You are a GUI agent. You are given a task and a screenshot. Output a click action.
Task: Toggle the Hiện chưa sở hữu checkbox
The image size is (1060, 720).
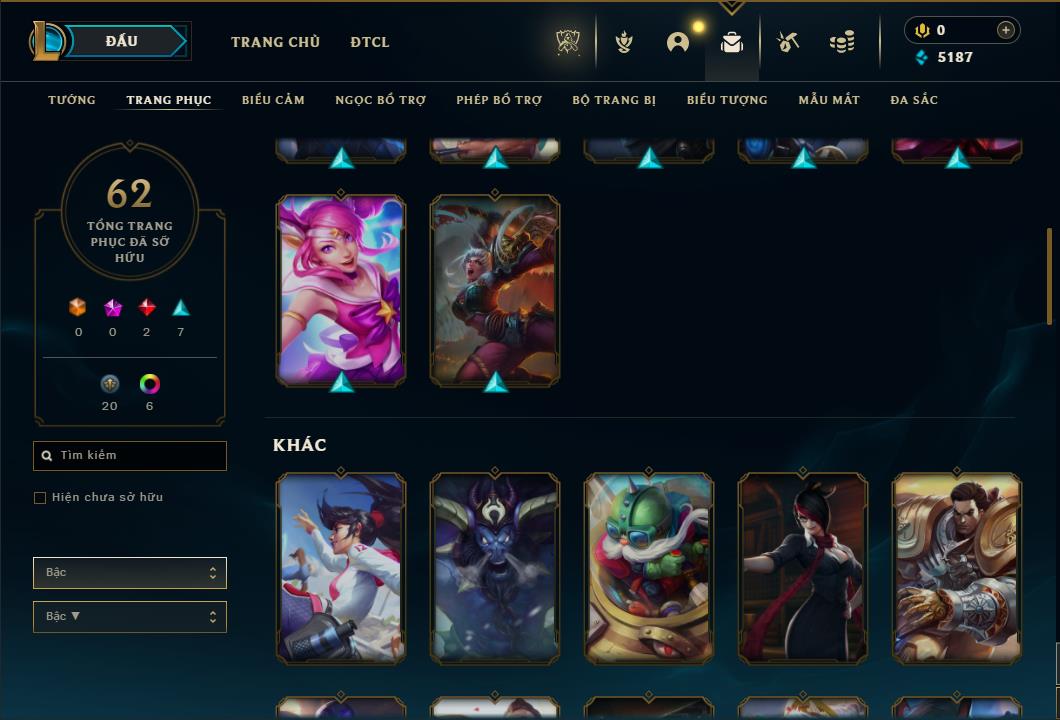[40, 498]
